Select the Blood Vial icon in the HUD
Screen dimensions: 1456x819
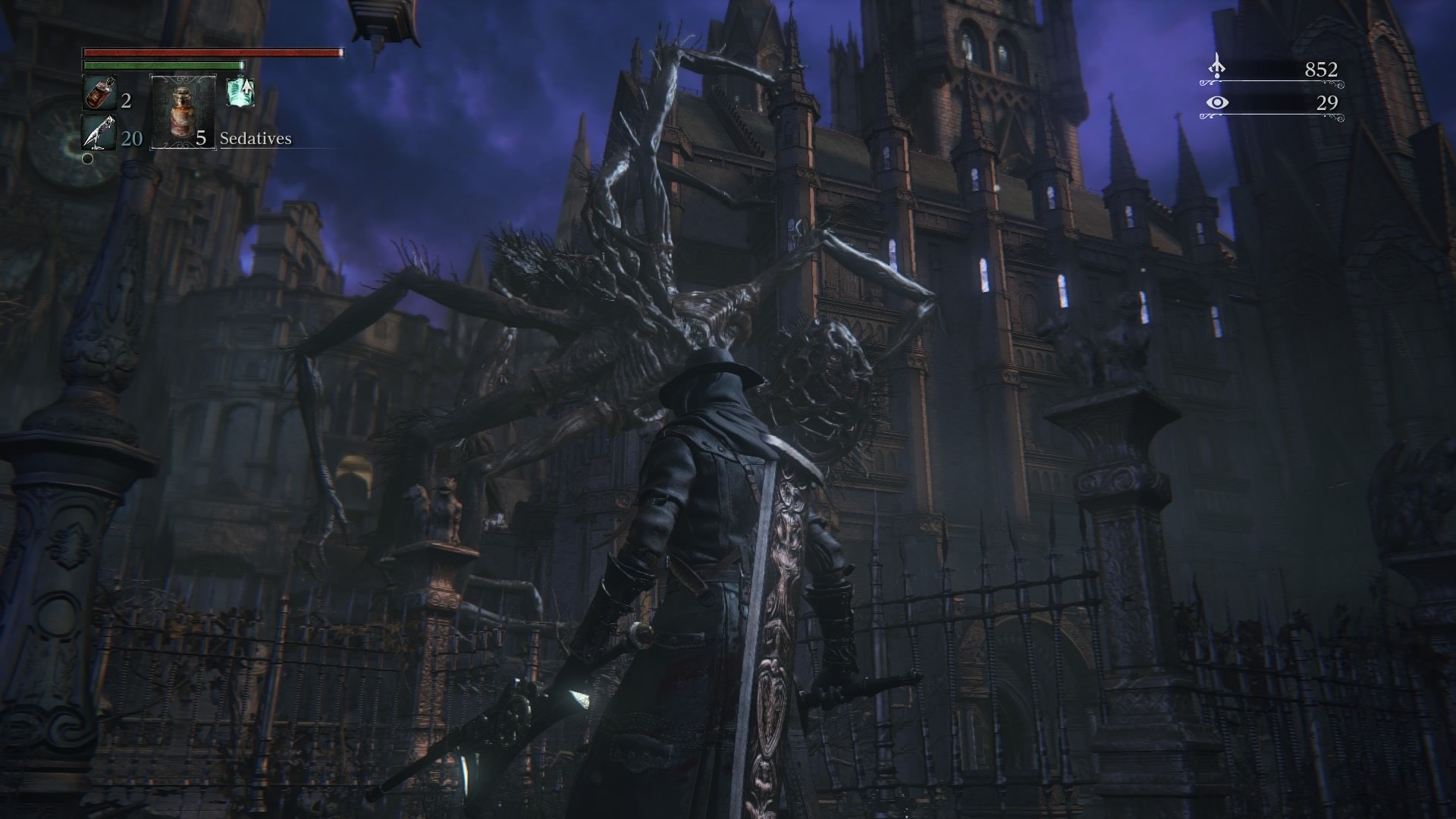[99, 93]
